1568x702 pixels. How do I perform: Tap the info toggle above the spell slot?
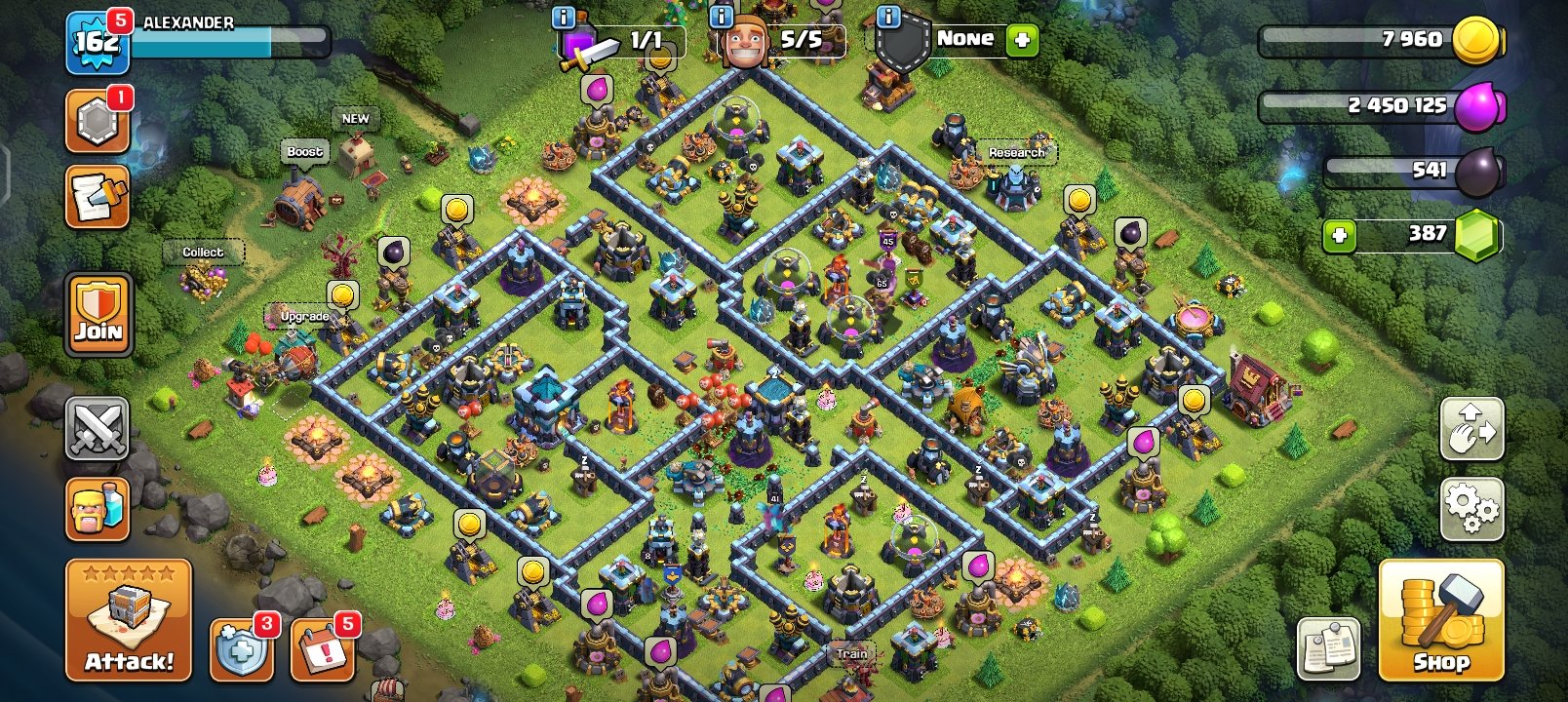(563, 16)
